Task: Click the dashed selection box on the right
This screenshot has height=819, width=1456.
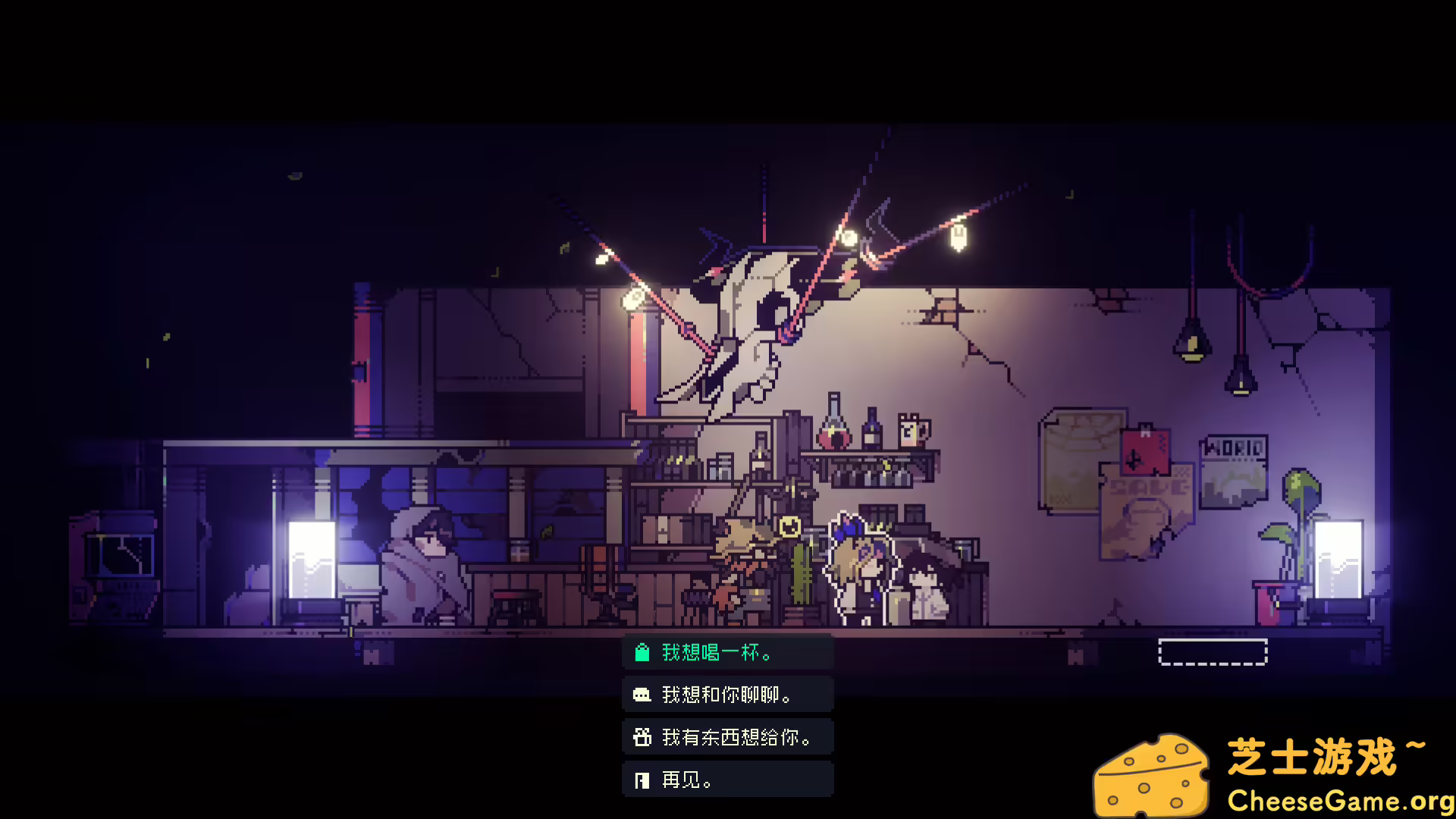Action: tap(1213, 650)
